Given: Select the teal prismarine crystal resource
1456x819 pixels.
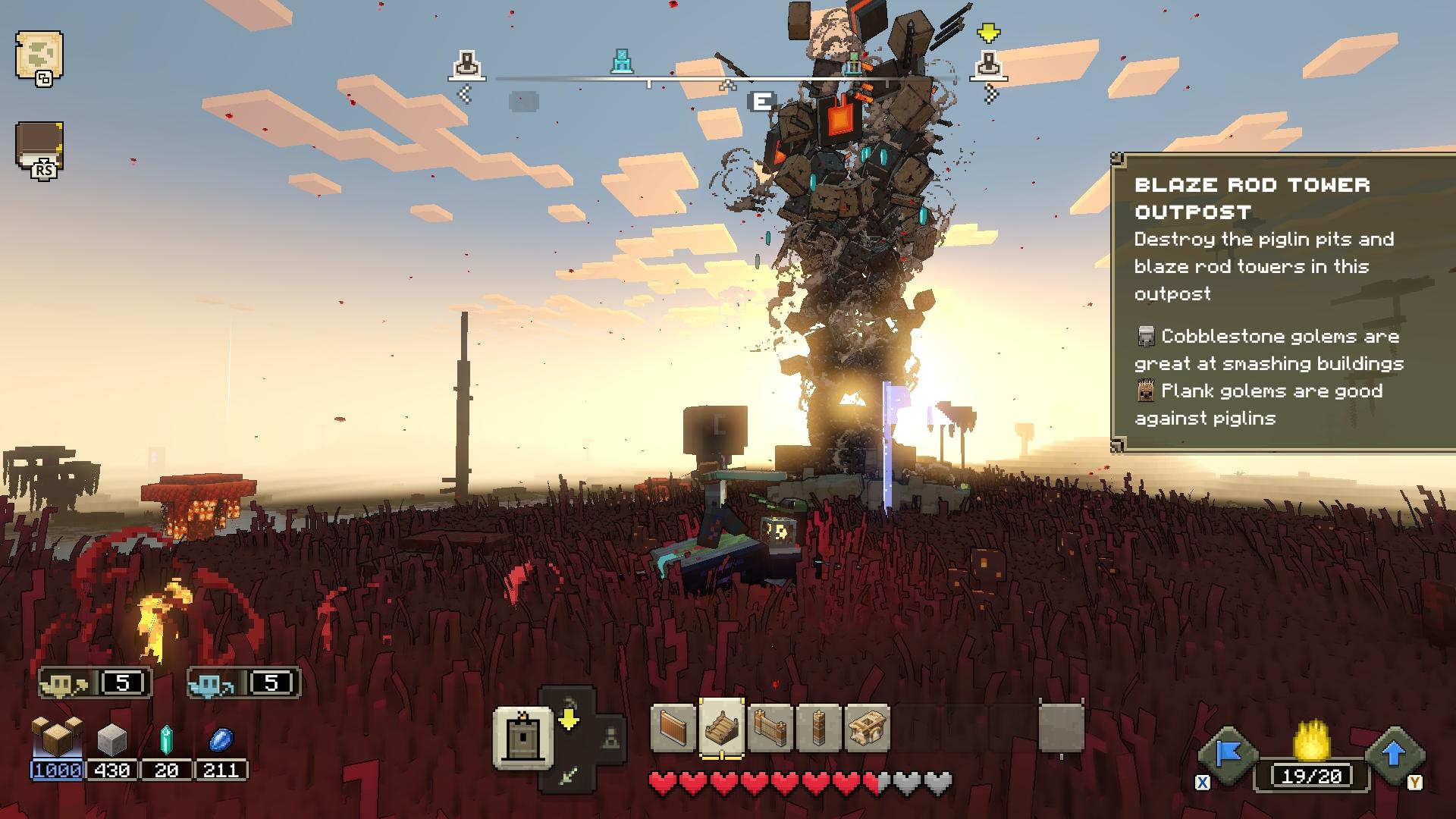Looking at the screenshot, I should (x=166, y=739).
